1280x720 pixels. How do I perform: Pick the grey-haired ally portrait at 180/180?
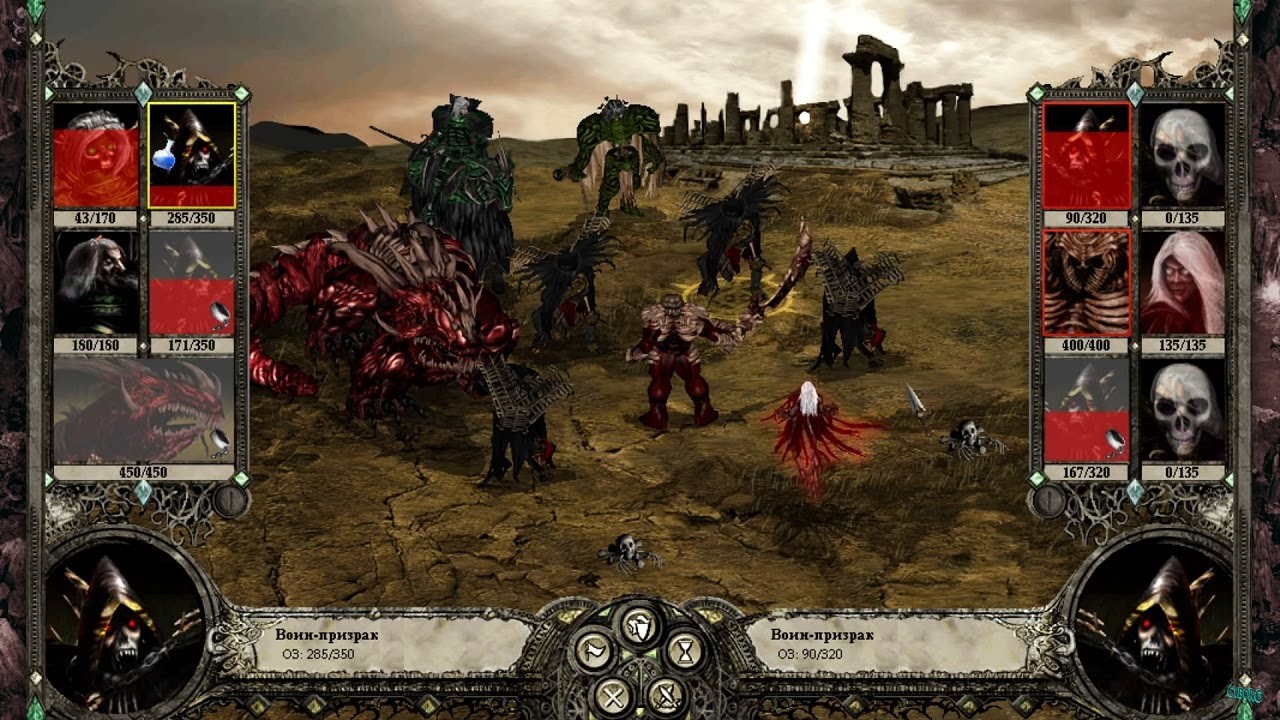(x=96, y=283)
